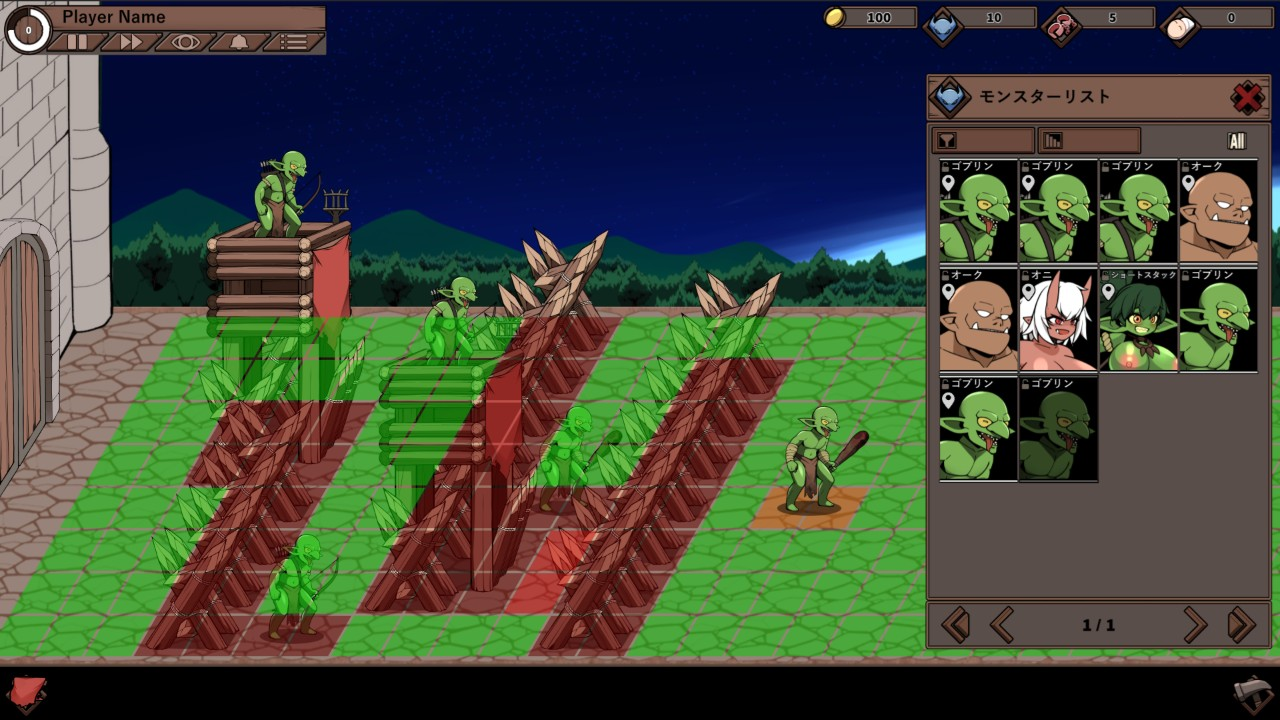Close the monster list panel
Image resolution: width=1280 pixels, height=720 pixels.
[1247, 97]
